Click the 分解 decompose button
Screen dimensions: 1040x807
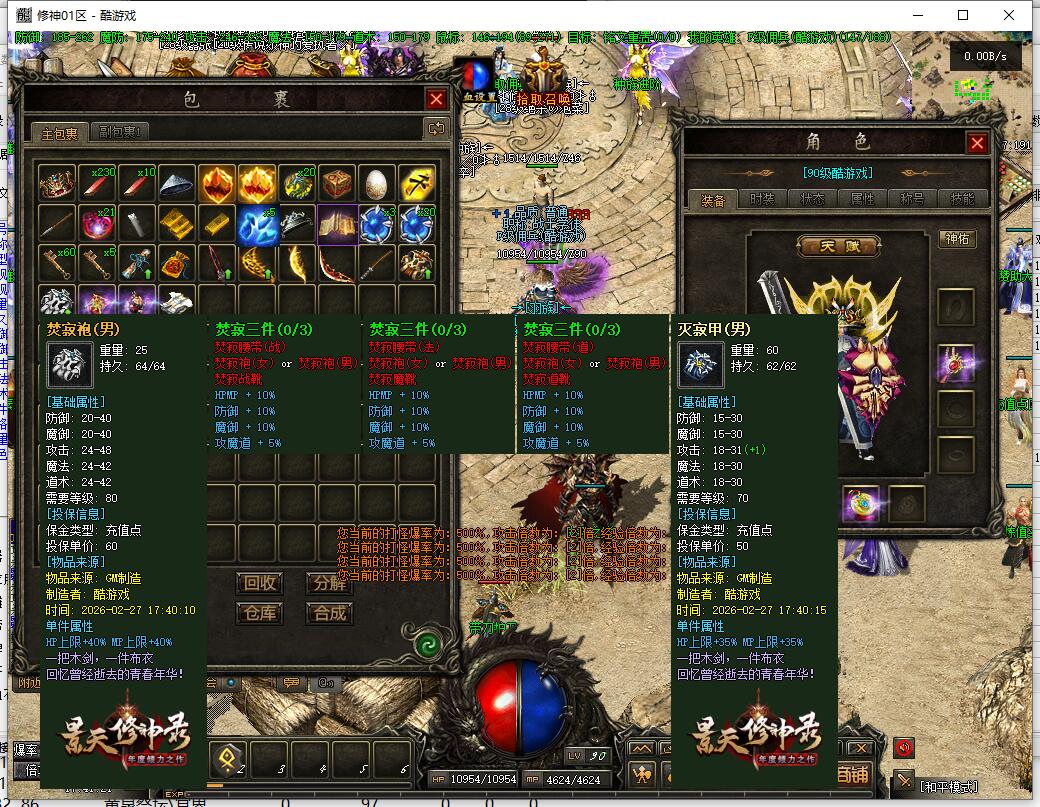(x=329, y=583)
